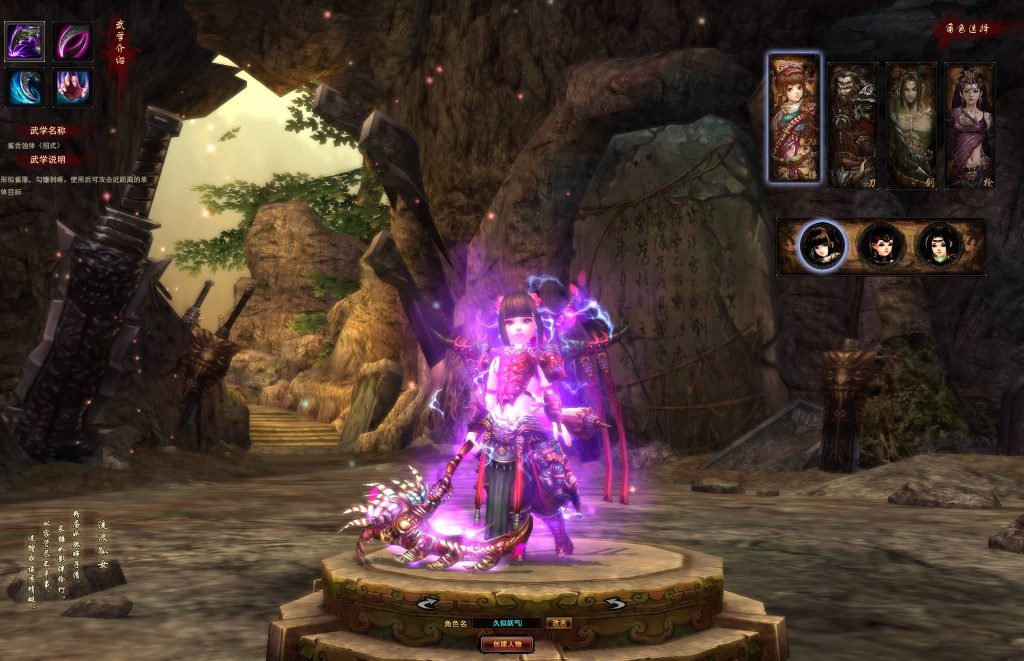1024x661 pixels.
Task: Choose the bearded armored warrior class portrait
Action: pos(852,125)
